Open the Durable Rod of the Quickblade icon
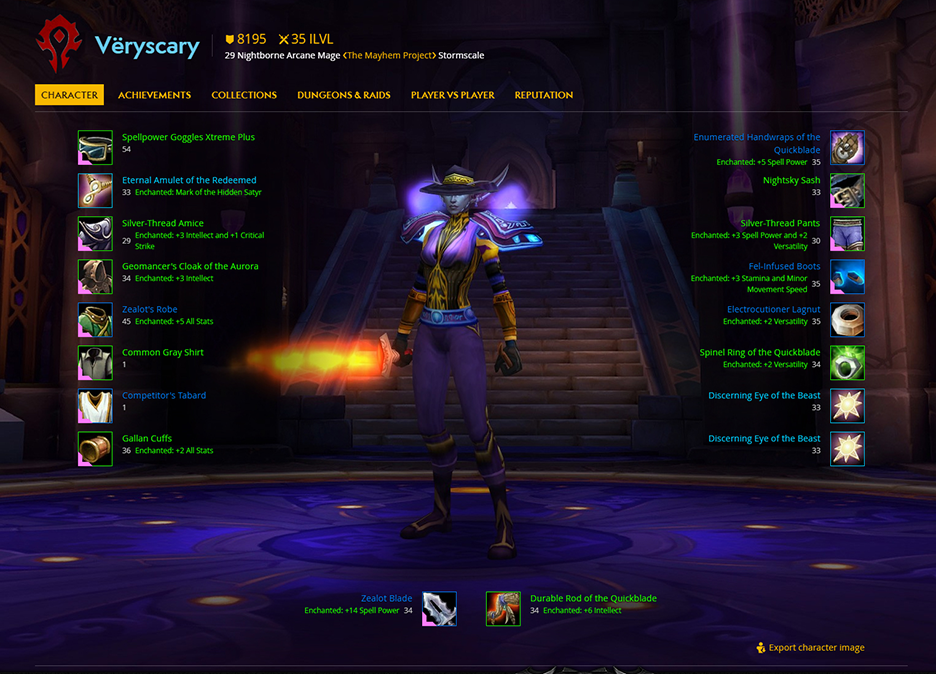936x674 pixels. 503,608
